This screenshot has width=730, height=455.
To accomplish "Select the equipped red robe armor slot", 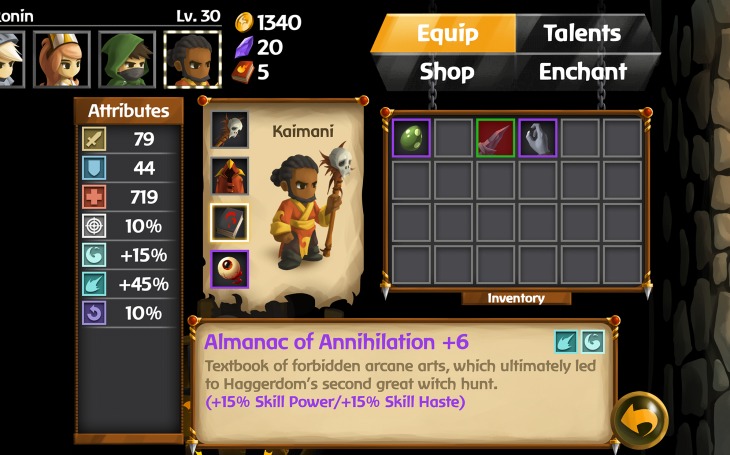I will [x=230, y=176].
